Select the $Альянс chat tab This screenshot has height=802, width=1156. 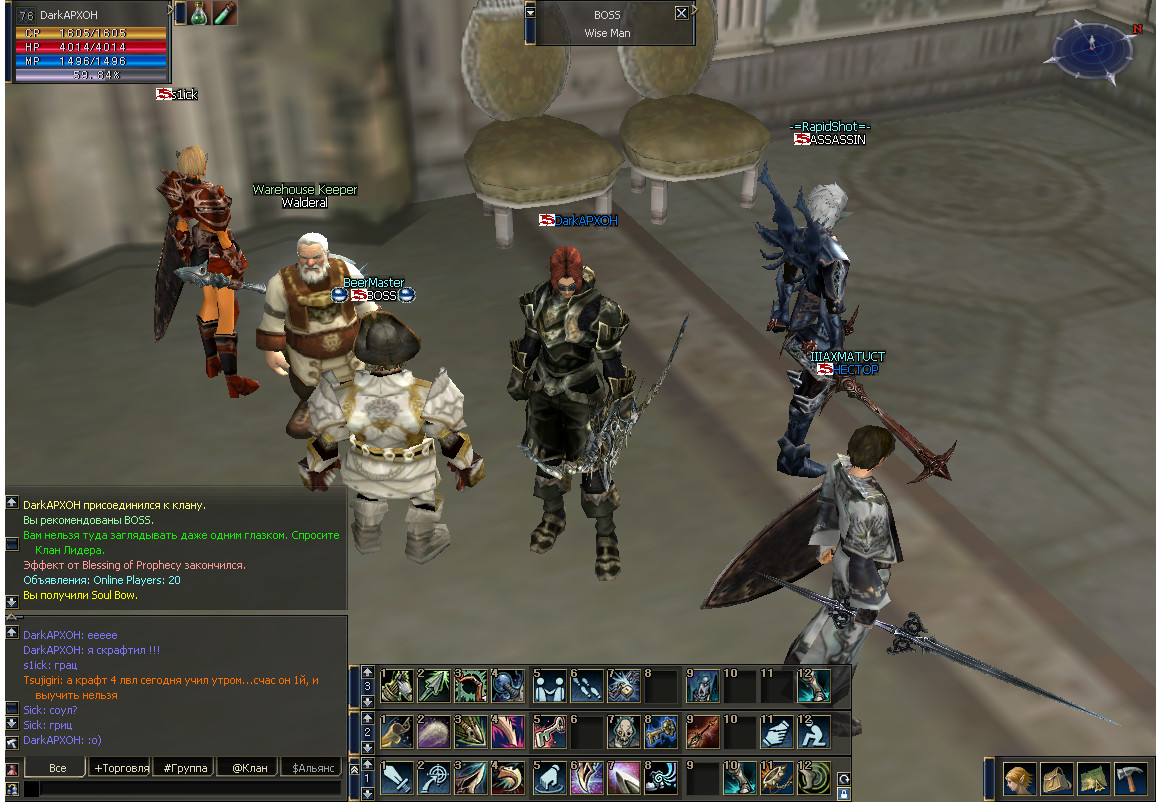pyautogui.click(x=312, y=768)
